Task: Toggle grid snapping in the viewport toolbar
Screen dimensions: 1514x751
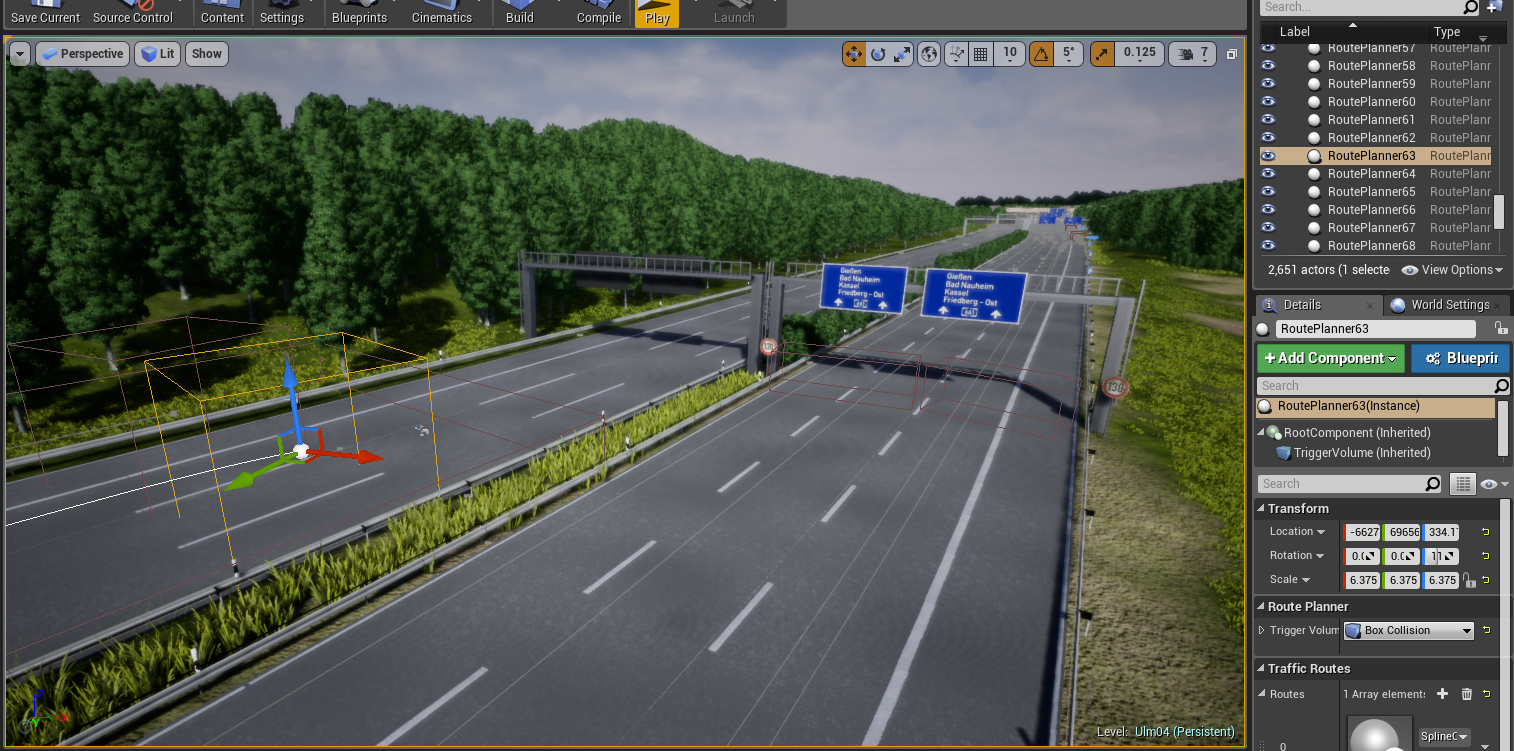Action: click(981, 53)
